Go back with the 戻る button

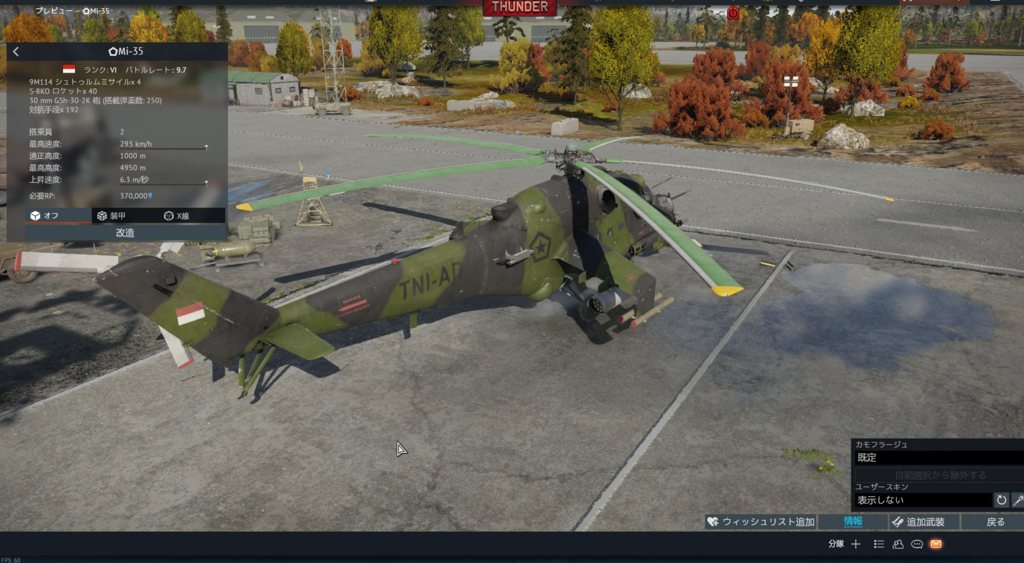tap(995, 522)
